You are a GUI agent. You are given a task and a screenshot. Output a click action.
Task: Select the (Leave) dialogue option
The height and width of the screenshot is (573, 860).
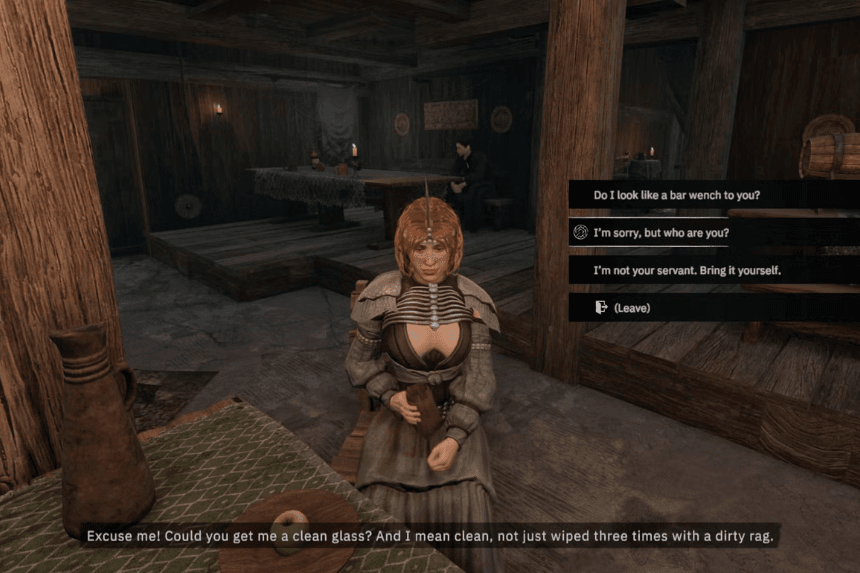[x=631, y=308]
